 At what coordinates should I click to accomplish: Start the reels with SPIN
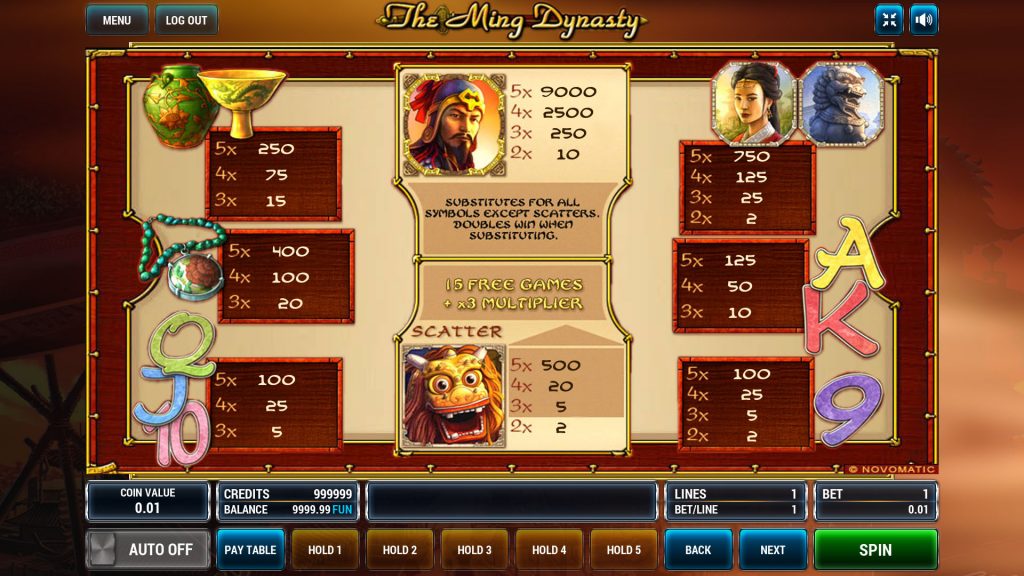coord(876,550)
